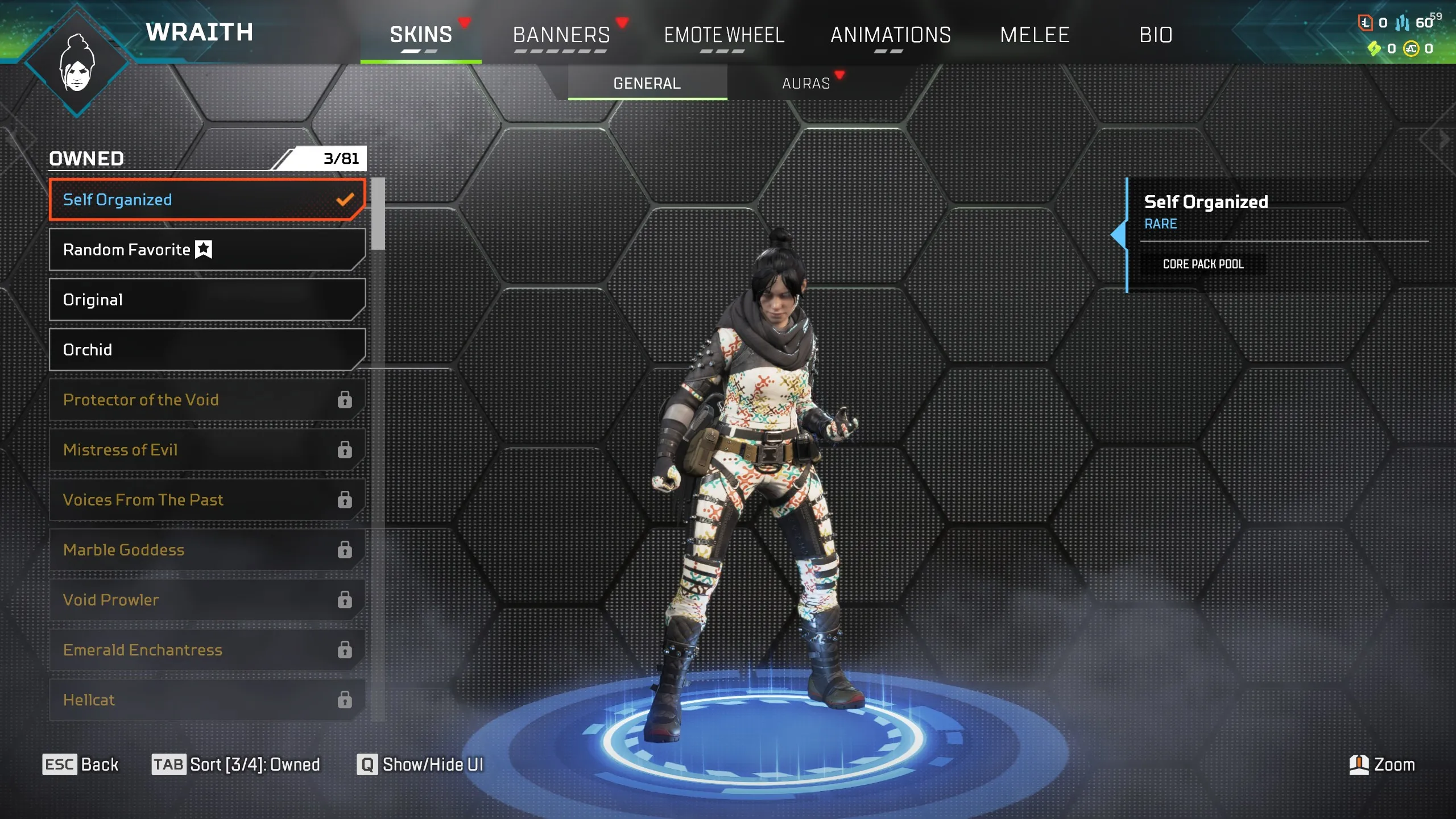Click the Apex Coins icon
The height and width of the screenshot is (819, 1456).
(x=1411, y=48)
